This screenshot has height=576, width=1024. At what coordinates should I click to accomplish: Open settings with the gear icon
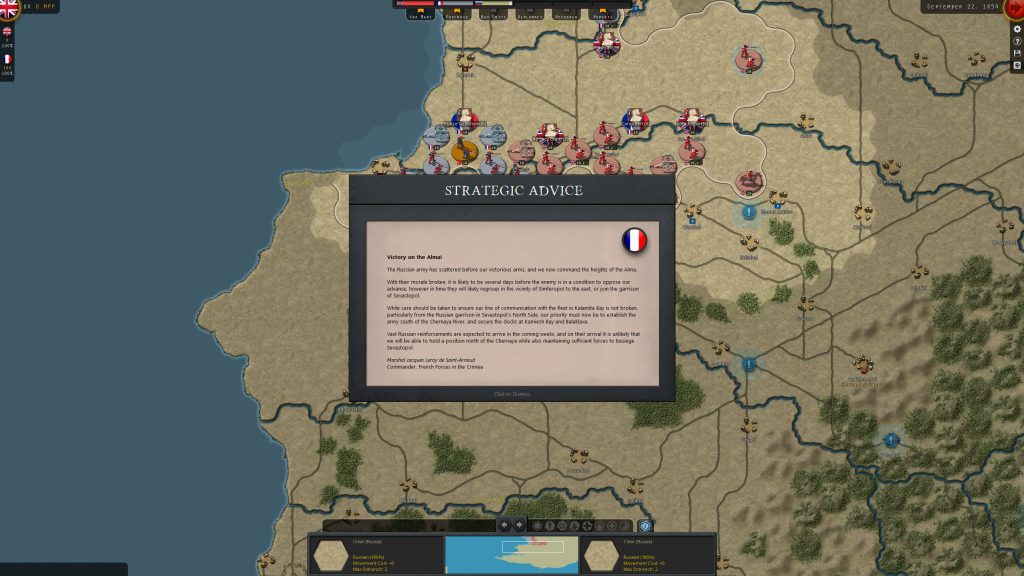pyautogui.click(x=1017, y=29)
